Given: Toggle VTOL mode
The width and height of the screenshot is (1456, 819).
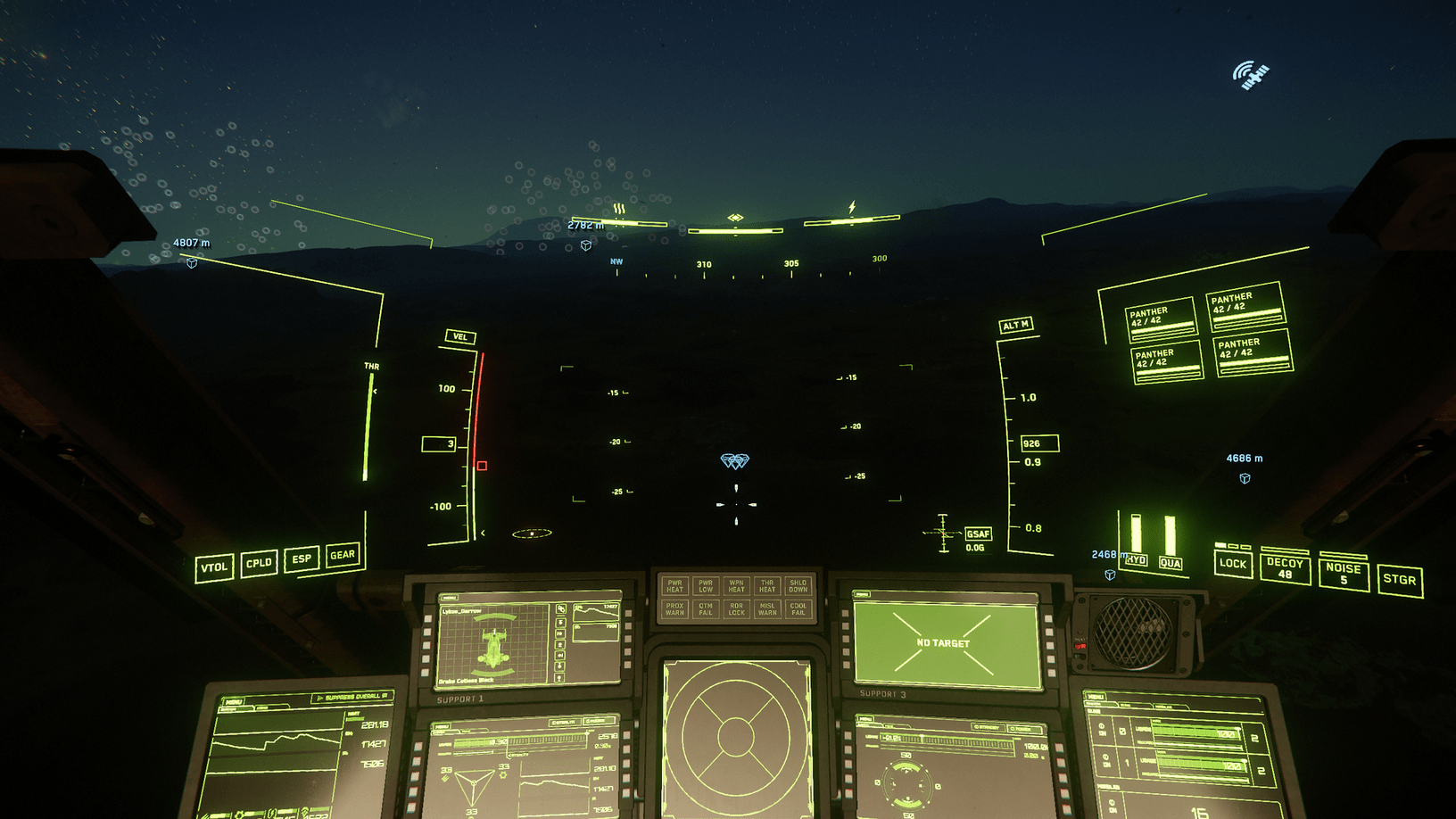Looking at the screenshot, I should (214, 565).
